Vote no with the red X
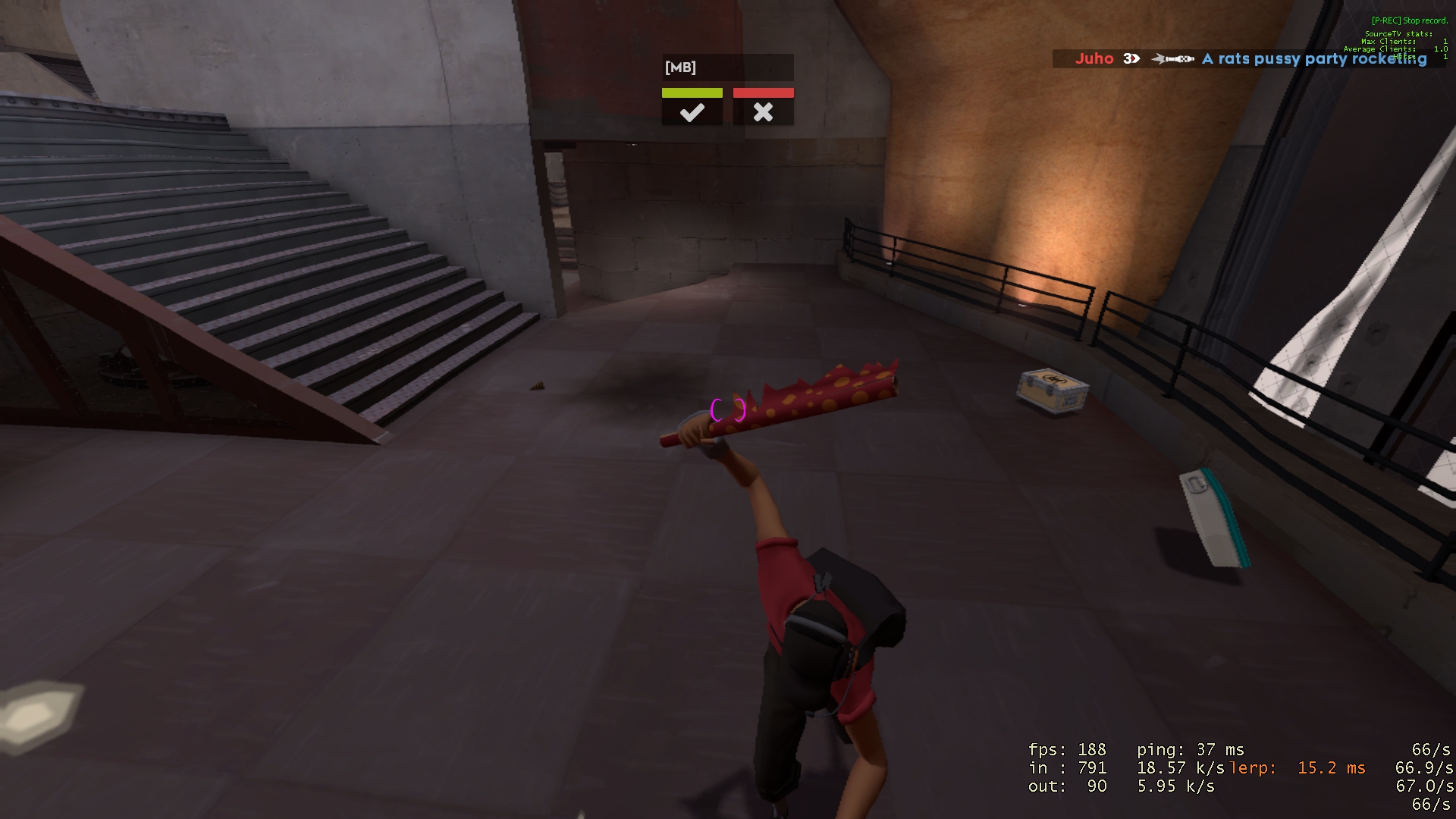Screen dimensions: 1456x819 coord(763,108)
